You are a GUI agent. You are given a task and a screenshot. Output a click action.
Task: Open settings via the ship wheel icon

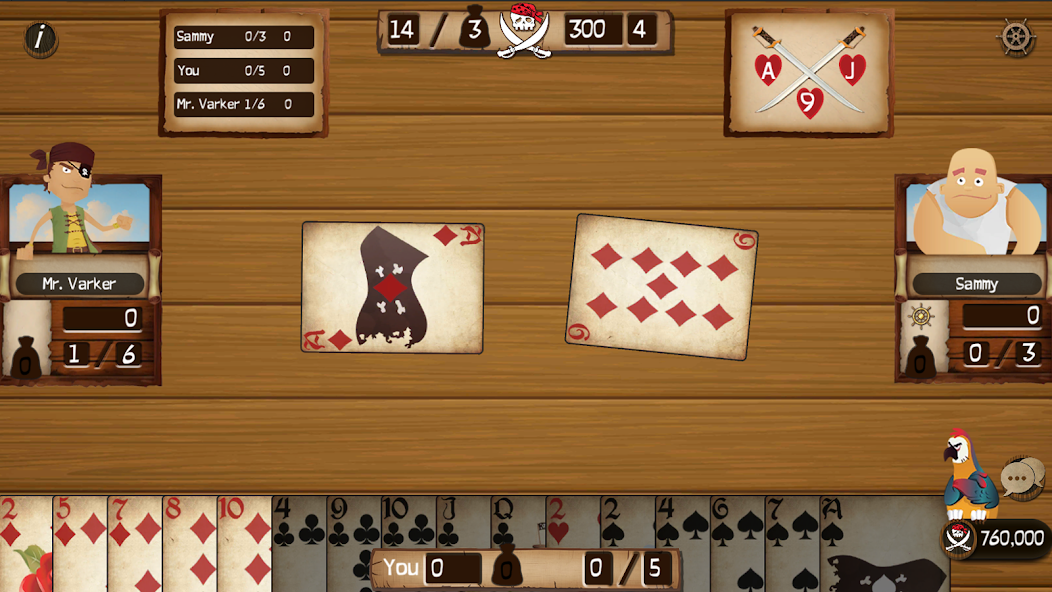[x=1016, y=38]
